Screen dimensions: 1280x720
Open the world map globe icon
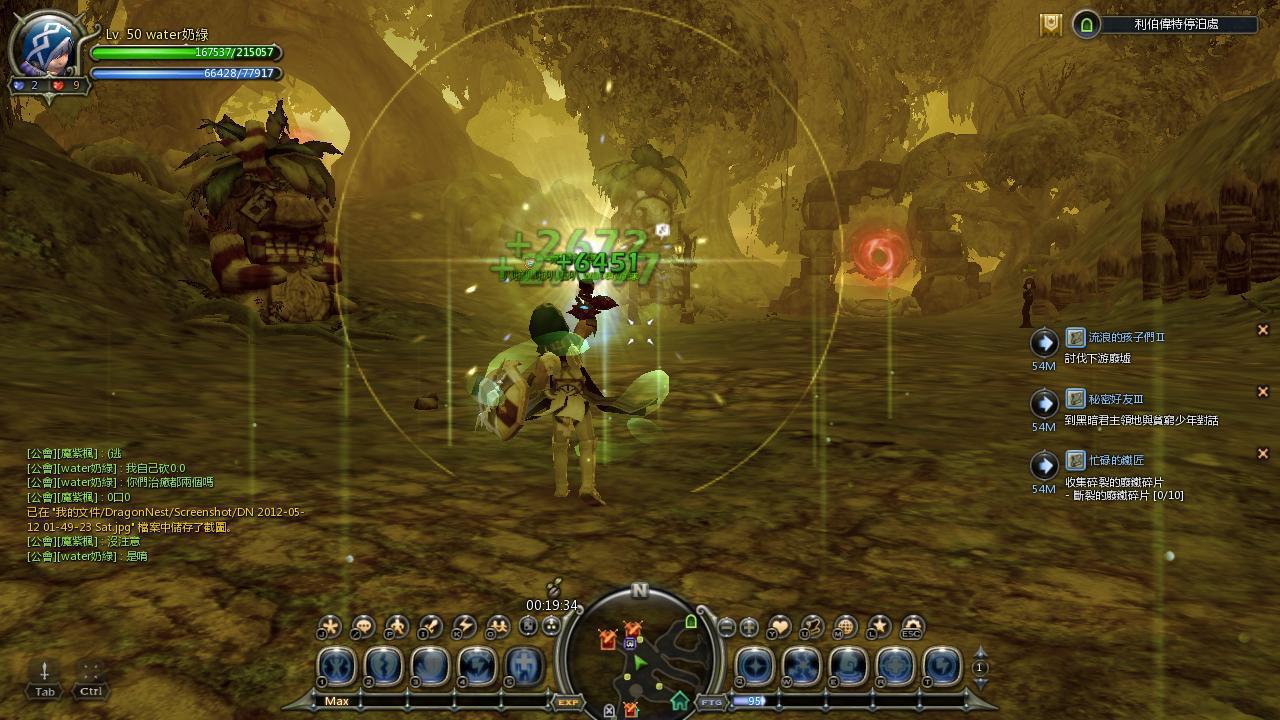(x=845, y=627)
